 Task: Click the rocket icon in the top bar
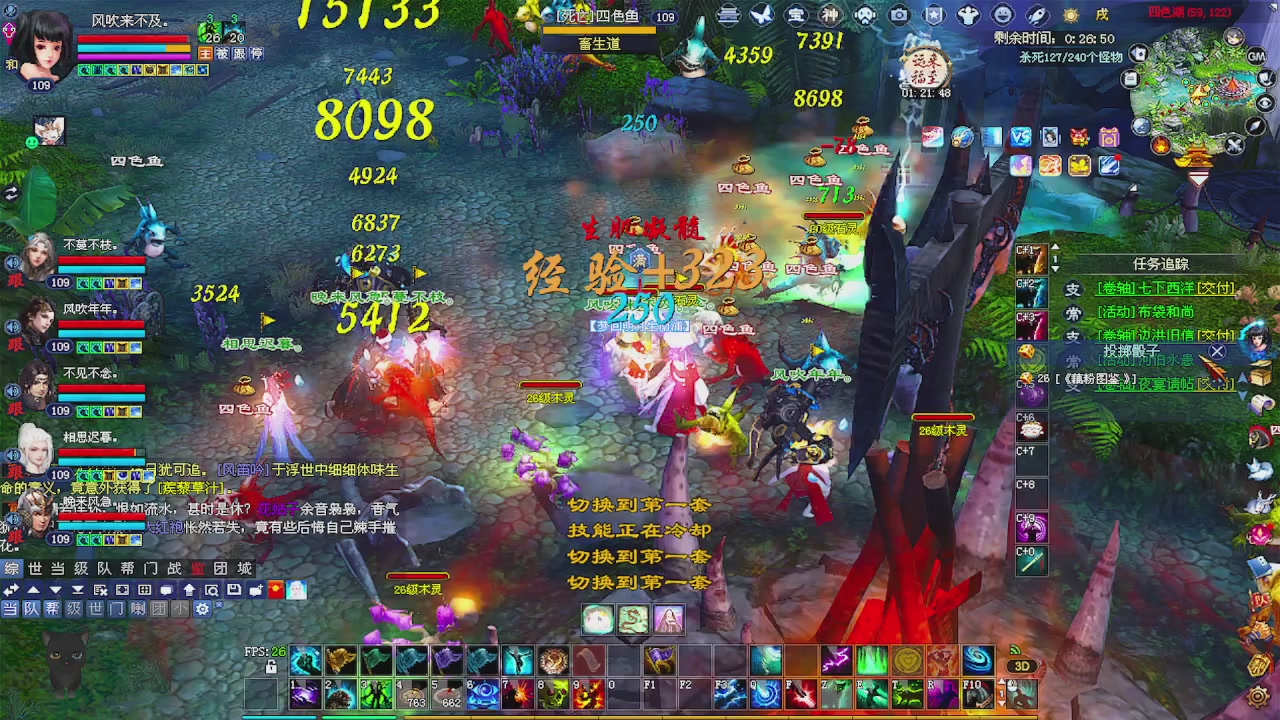1039,13
